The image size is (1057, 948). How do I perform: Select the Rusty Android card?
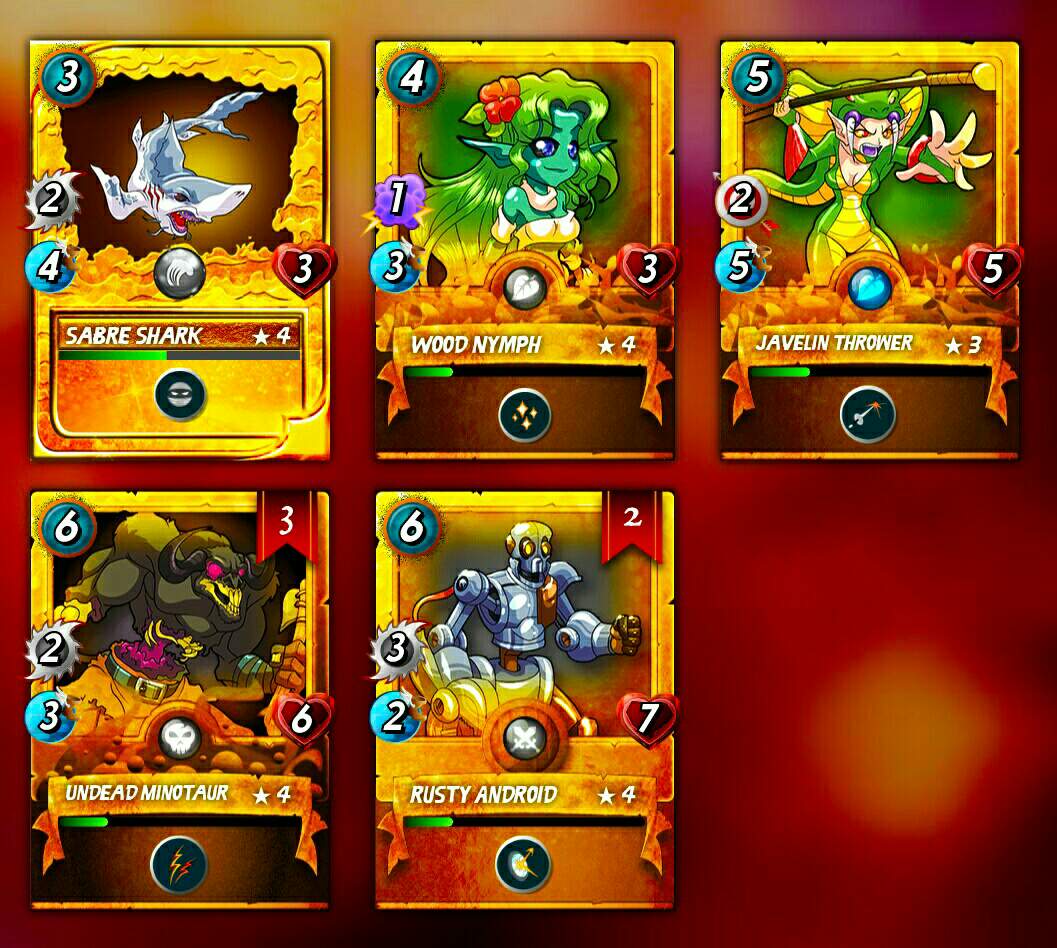tap(525, 650)
